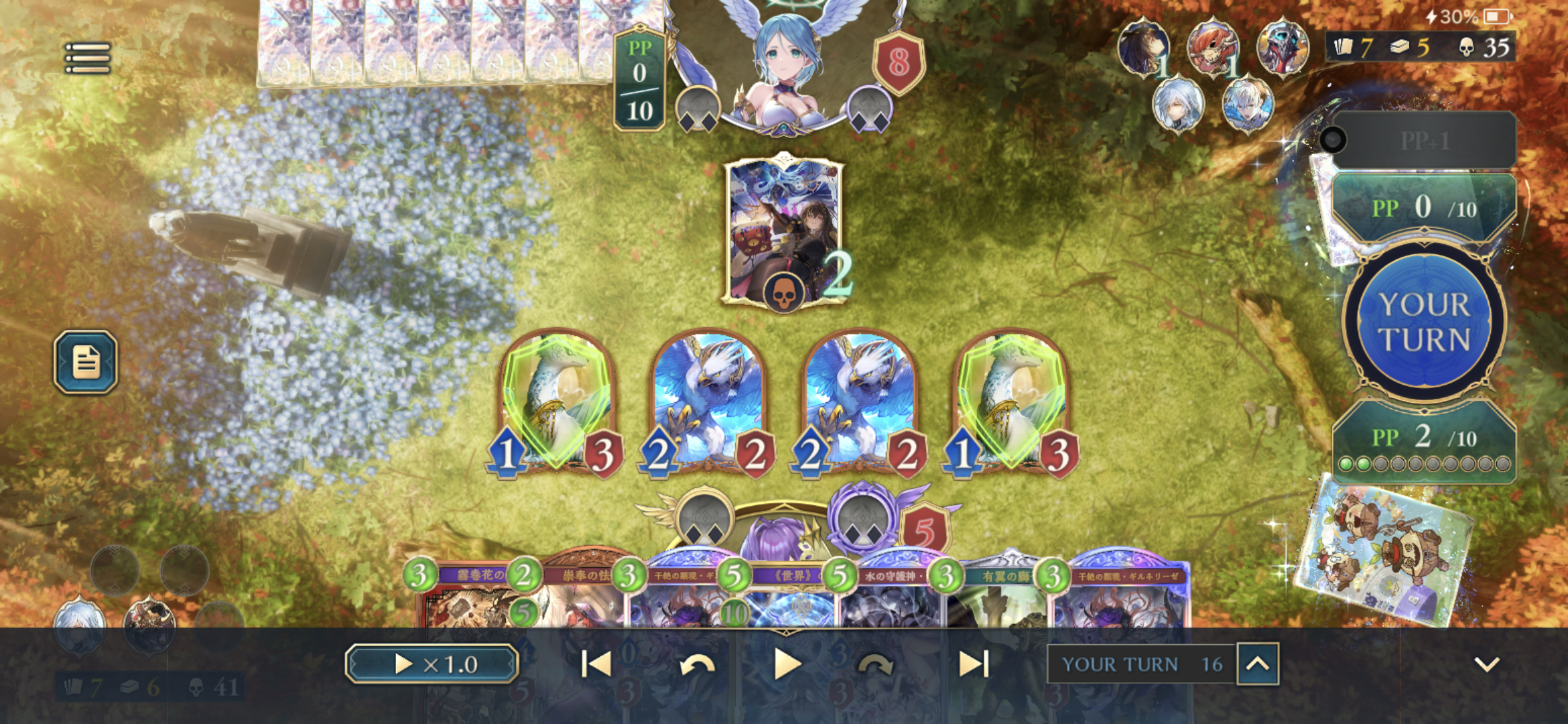Open the hamburger menu
Image resolution: width=1568 pixels, height=724 pixels.
tap(88, 58)
